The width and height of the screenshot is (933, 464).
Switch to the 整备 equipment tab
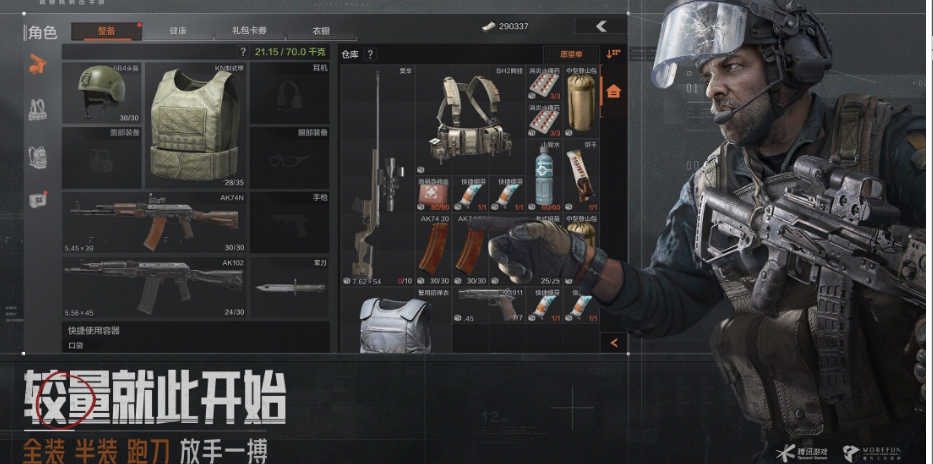[x=107, y=32]
